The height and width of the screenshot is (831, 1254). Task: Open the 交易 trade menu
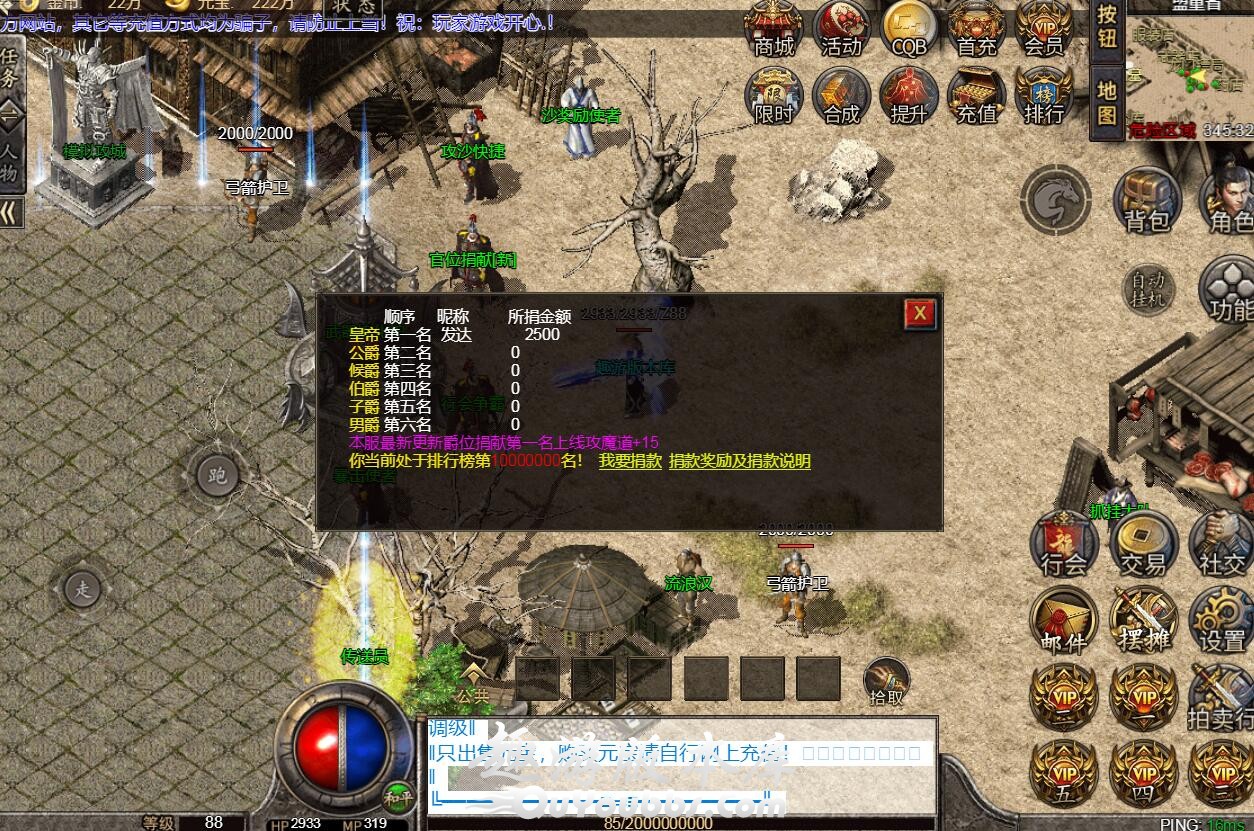[1143, 545]
